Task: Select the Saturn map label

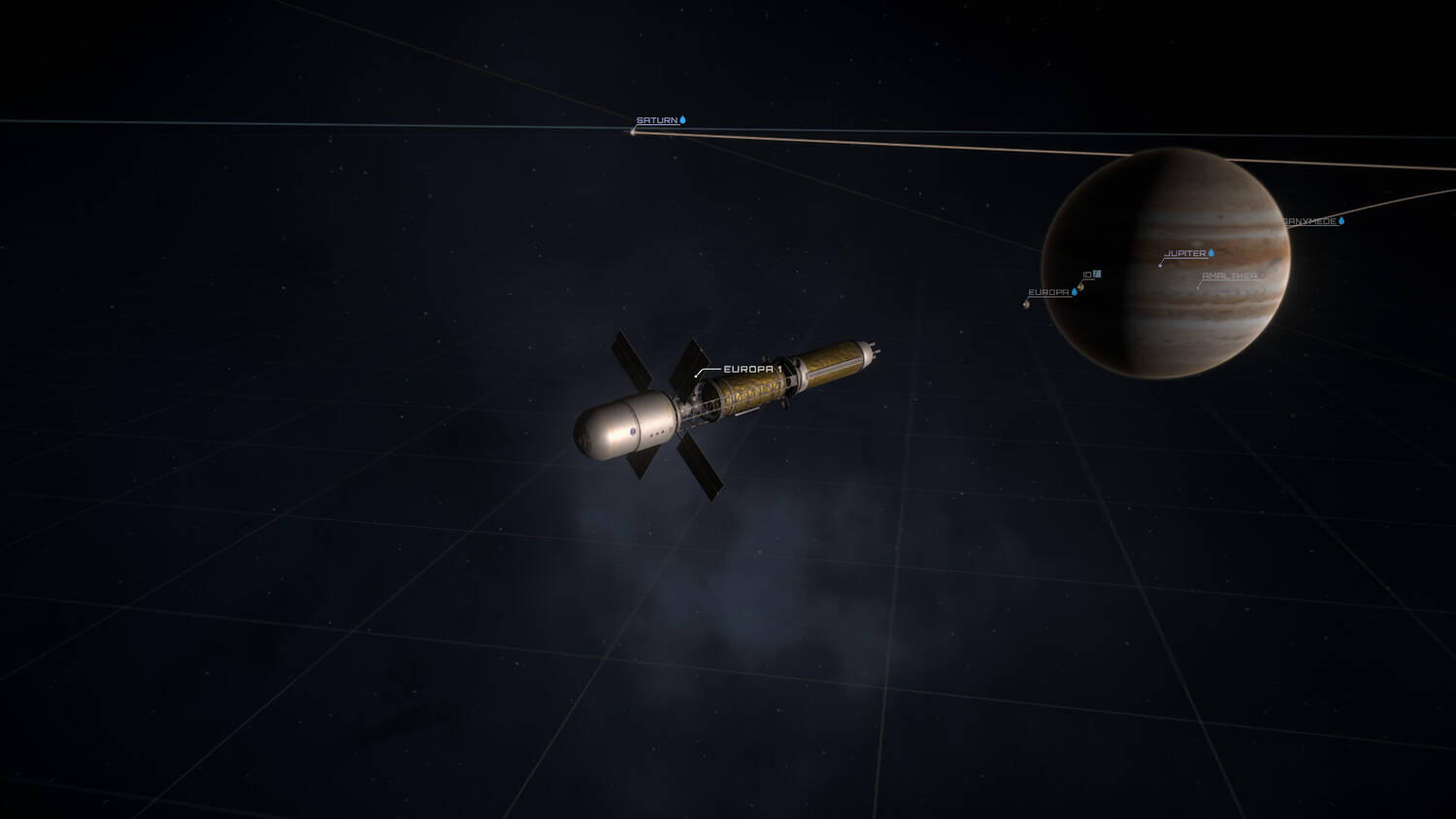Action: click(x=657, y=121)
